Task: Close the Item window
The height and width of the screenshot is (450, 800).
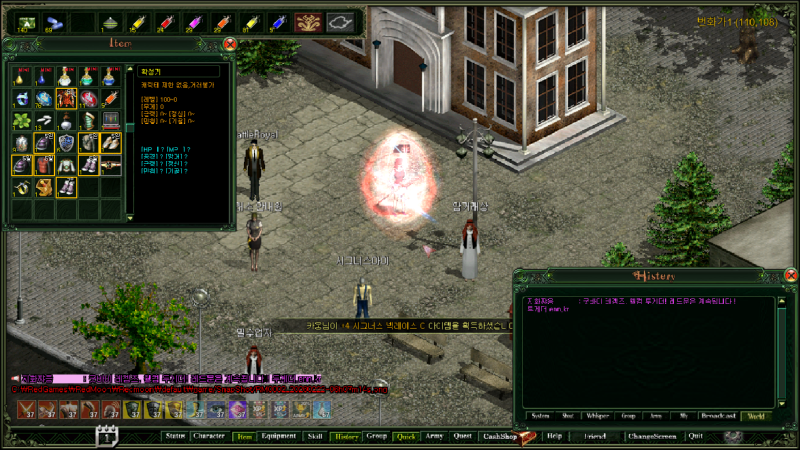Action: click(230, 44)
